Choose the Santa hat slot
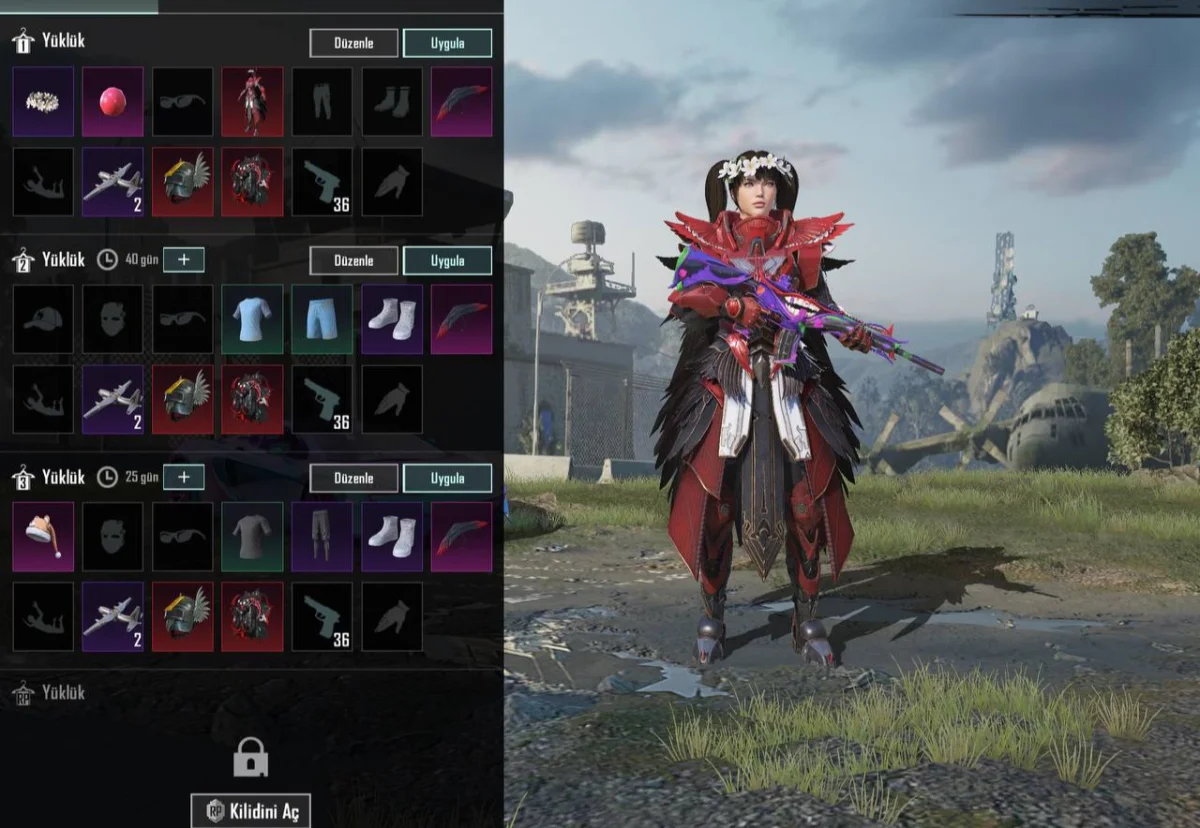1200x828 pixels. [43, 537]
